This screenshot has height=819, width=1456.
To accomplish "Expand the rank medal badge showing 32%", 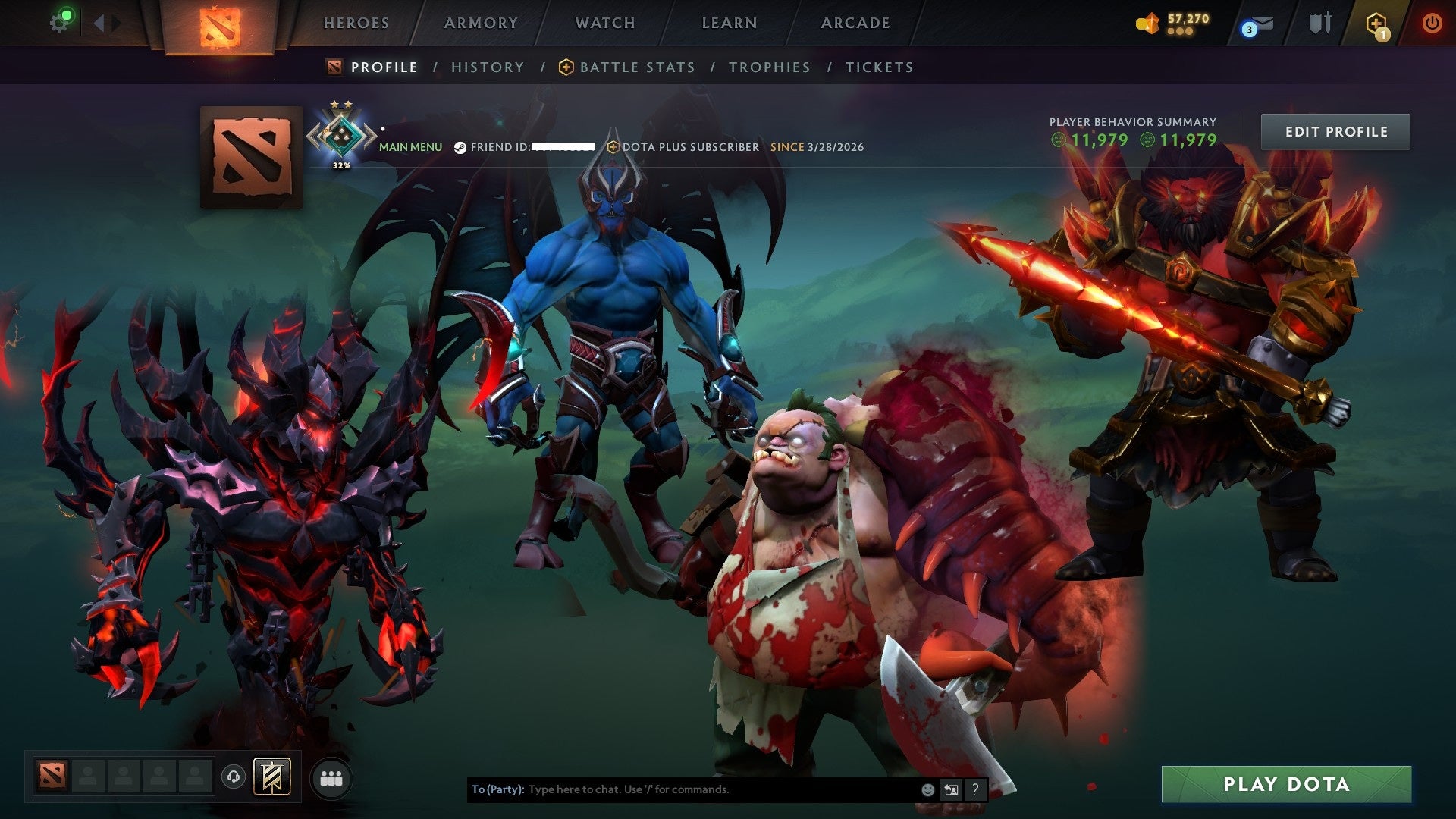I will coord(341,135).
